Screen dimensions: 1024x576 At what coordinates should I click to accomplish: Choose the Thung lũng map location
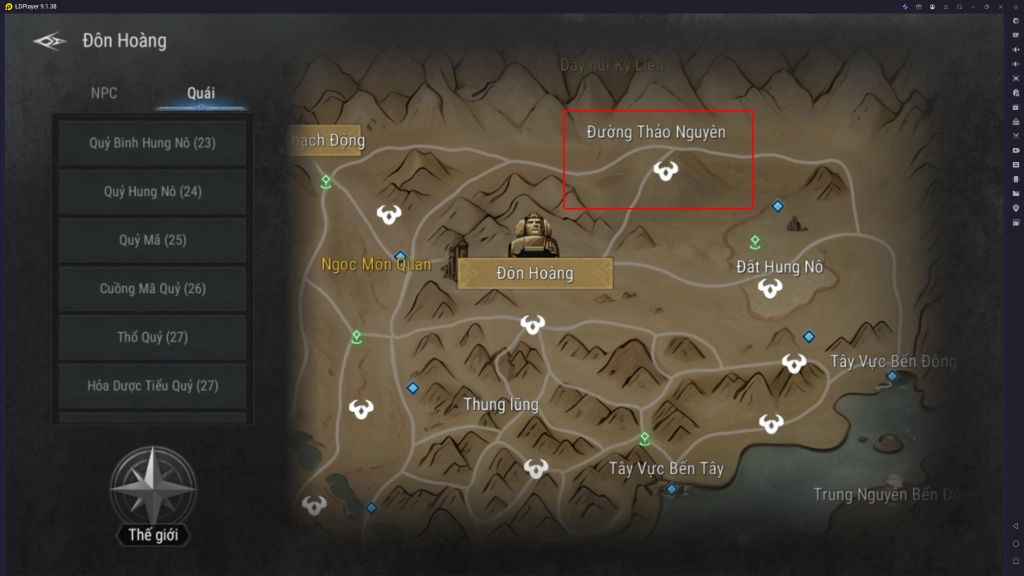tap(501, 404)
